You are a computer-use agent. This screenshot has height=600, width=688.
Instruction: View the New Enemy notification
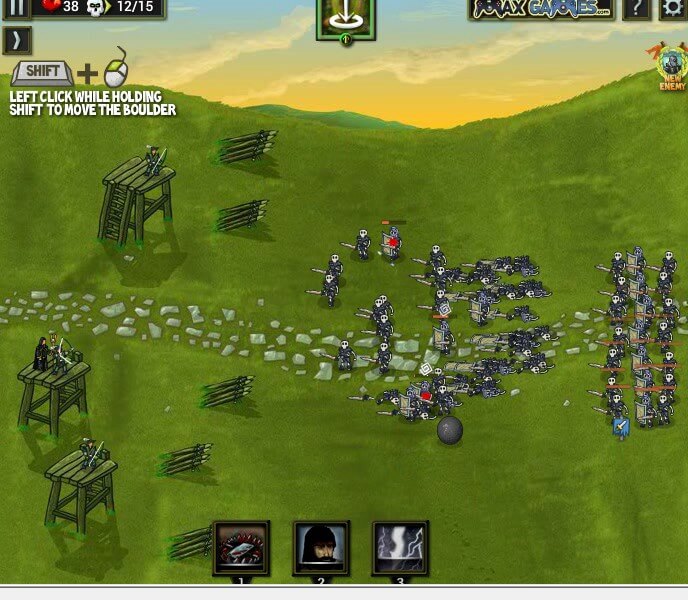pos(672,66)
